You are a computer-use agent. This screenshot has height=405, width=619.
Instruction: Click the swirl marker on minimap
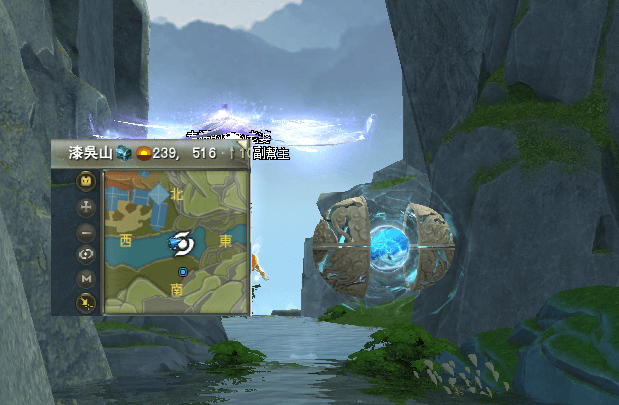(182, 241)
